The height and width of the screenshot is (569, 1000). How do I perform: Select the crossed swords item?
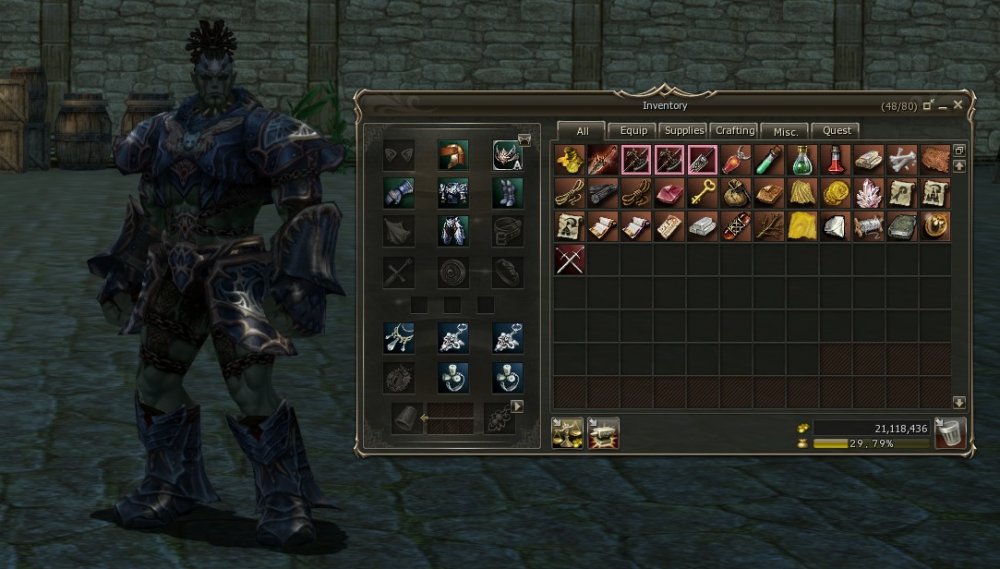pyautogui.click(x=570, y=260)
